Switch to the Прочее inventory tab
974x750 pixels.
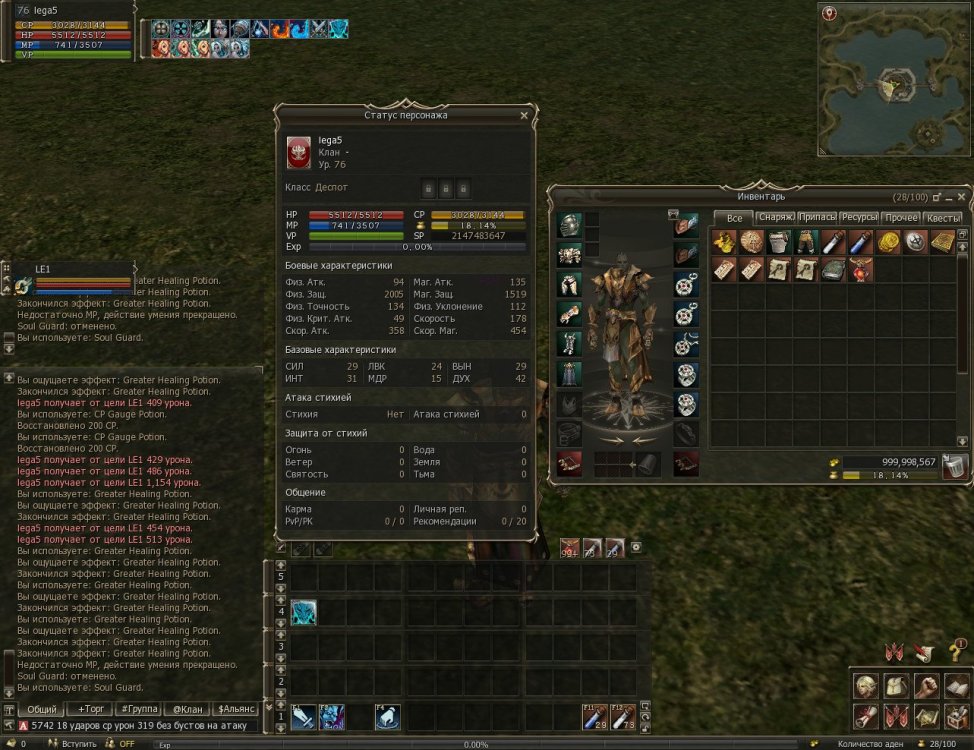pyautogui.click(x=901, y=218)
